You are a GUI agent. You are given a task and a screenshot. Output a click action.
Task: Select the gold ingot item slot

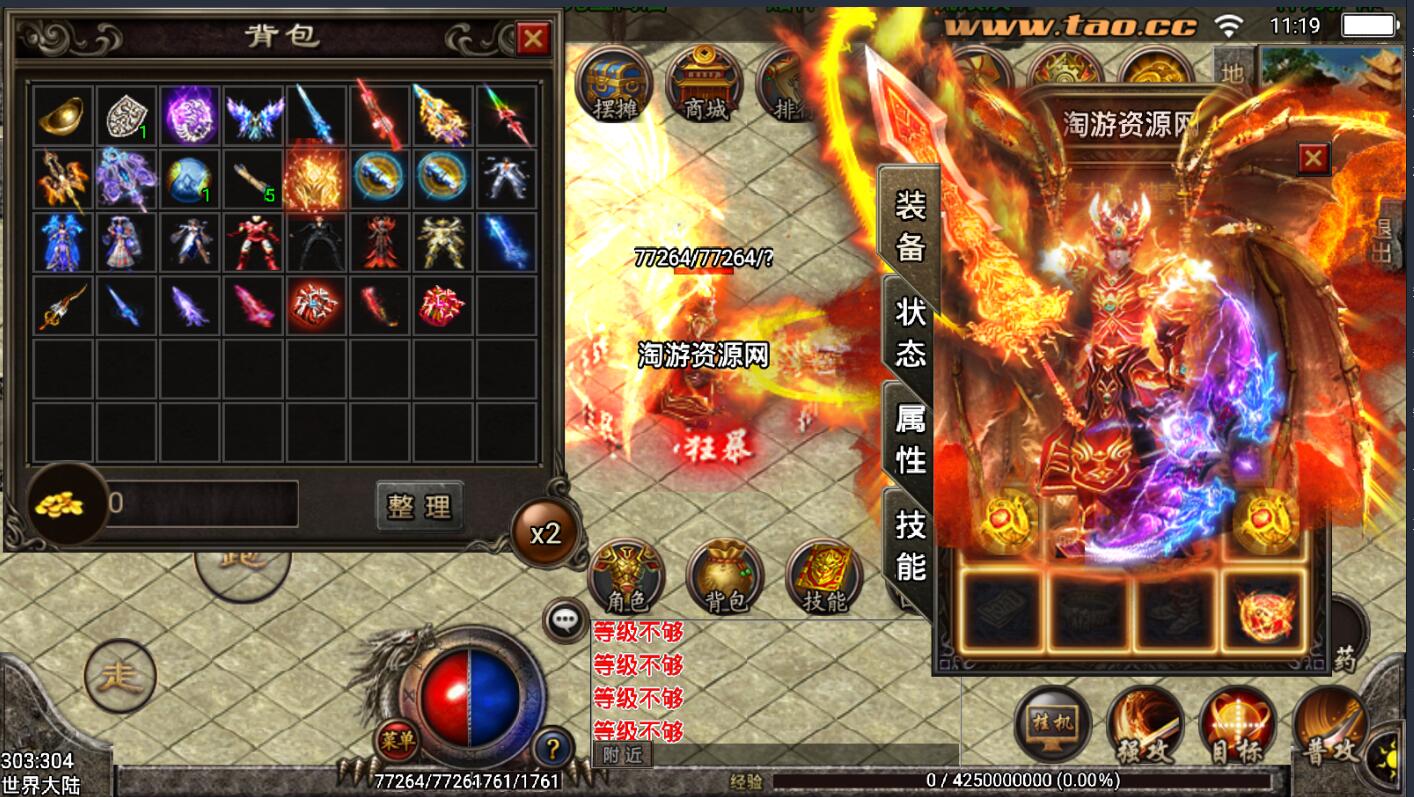tap(62, 117)
